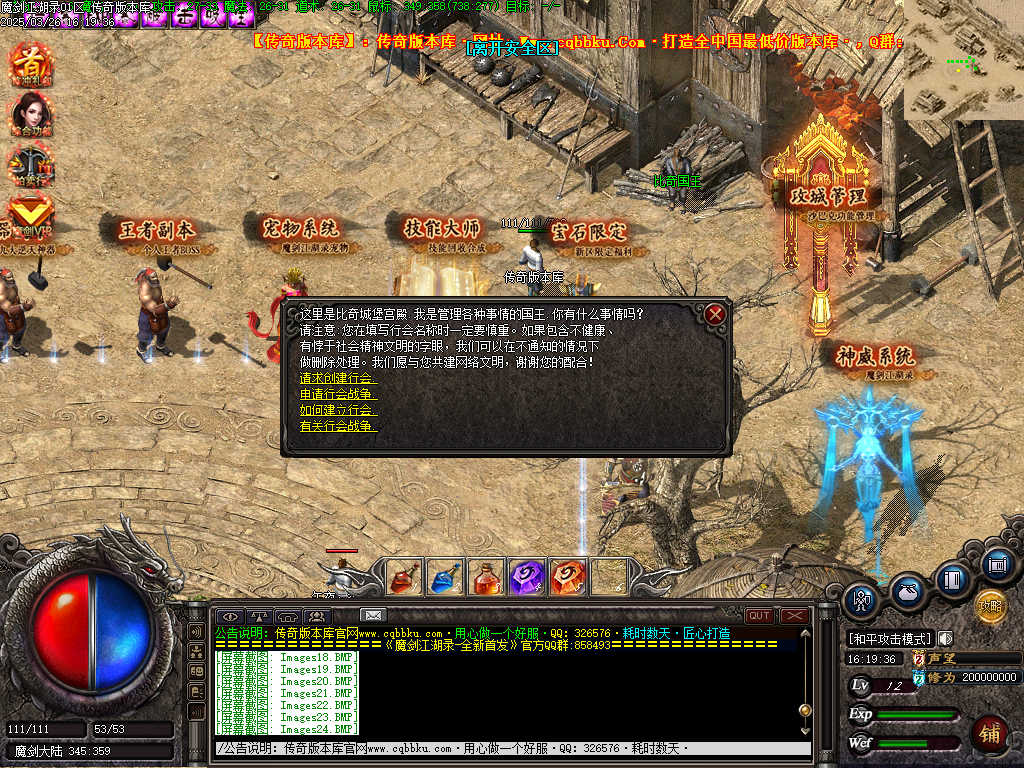Open the auction house scales icon
The image size is (1024, 768).
pyautogui.click(x=30, y=163)
